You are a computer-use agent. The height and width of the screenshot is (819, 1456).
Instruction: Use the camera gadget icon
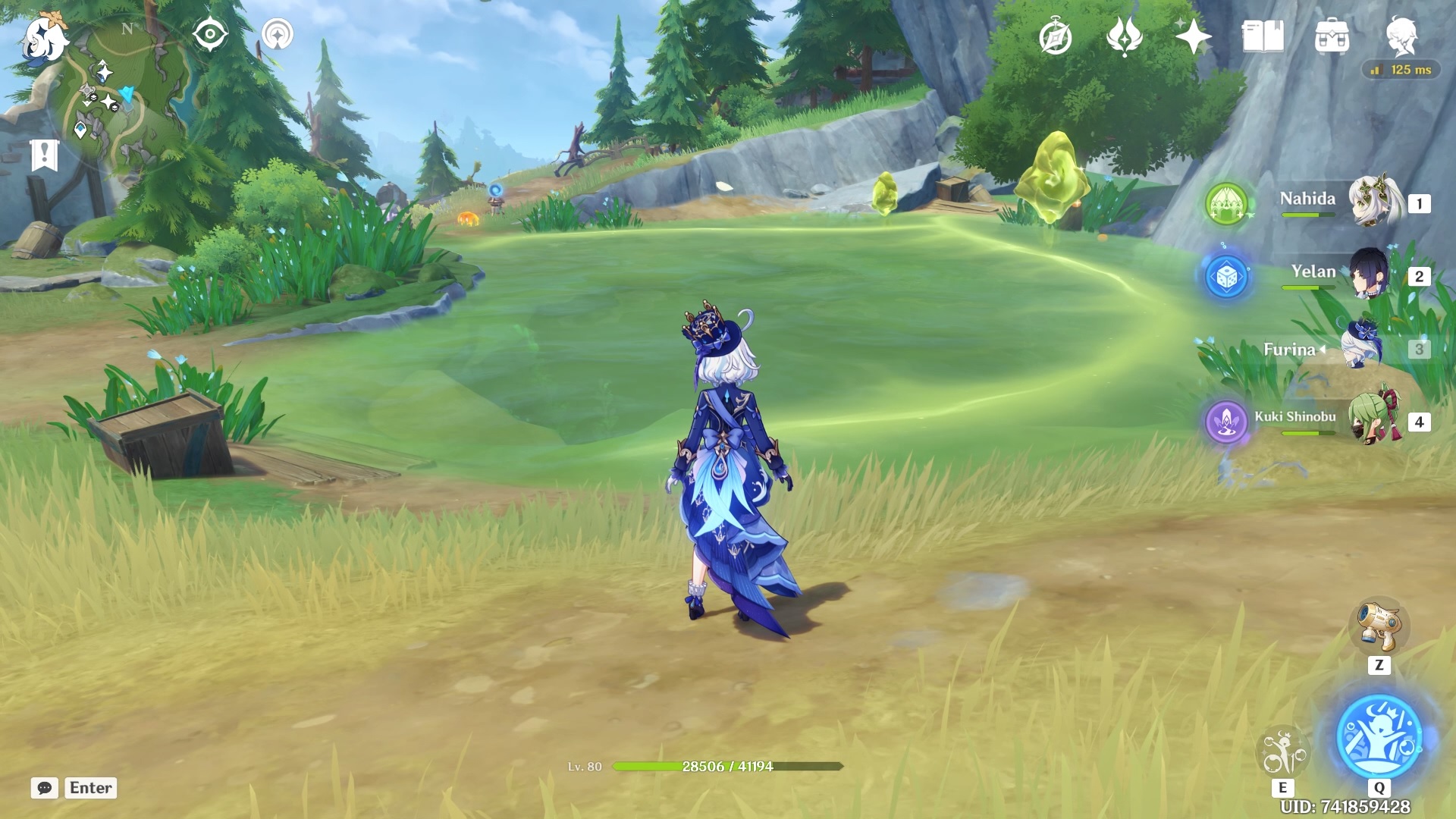1379,626
